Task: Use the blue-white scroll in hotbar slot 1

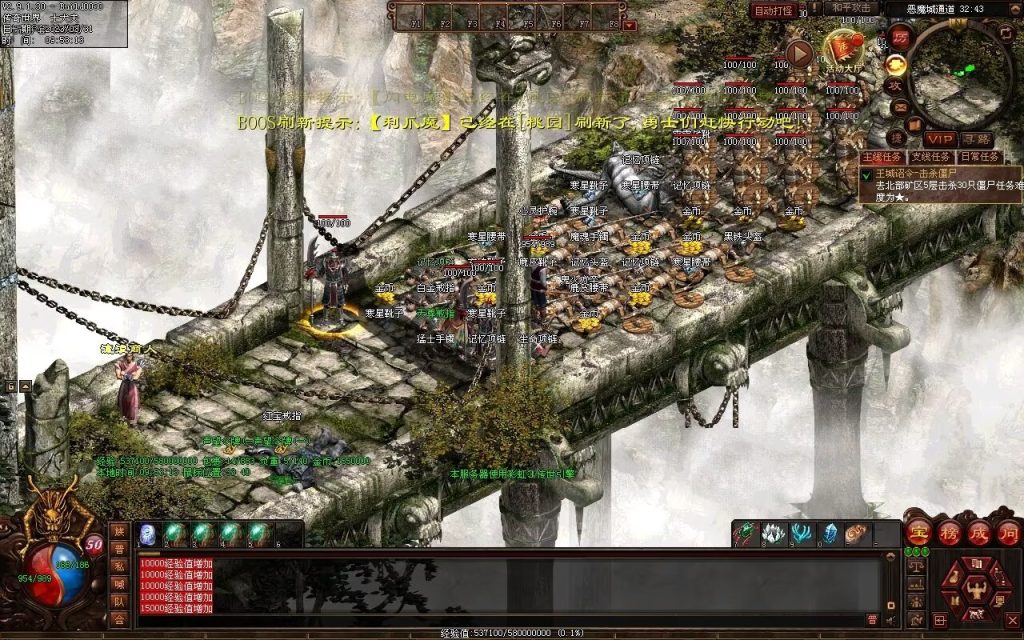Action: coord(147,533)
